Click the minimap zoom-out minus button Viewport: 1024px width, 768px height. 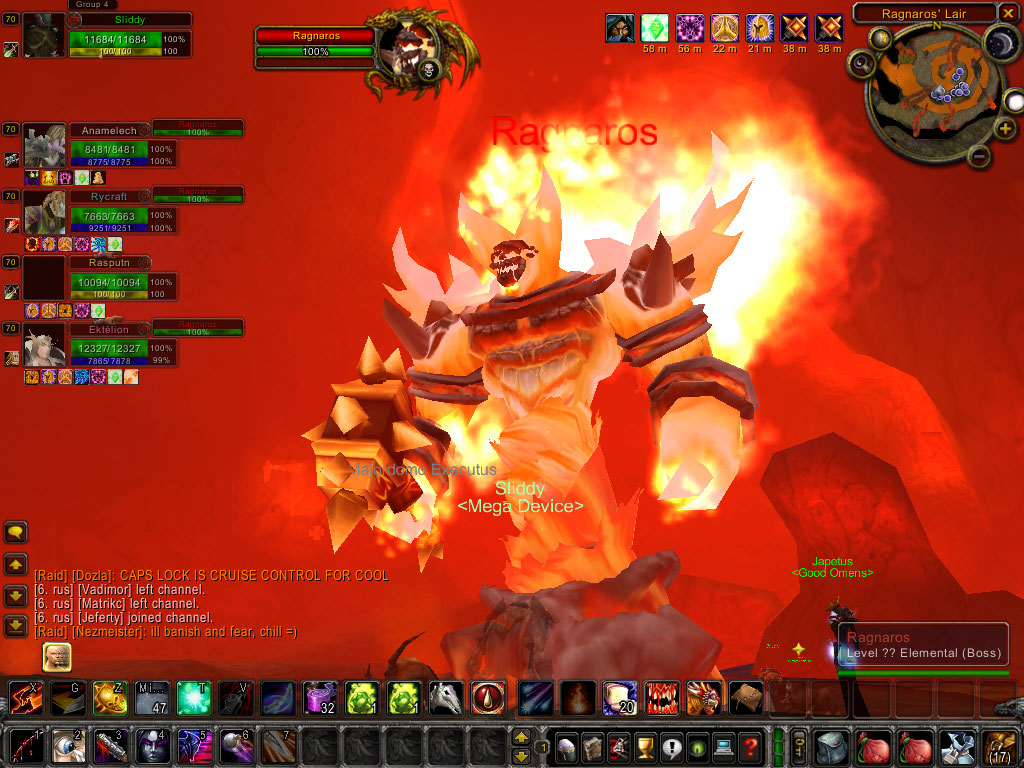tap(980, 157)
